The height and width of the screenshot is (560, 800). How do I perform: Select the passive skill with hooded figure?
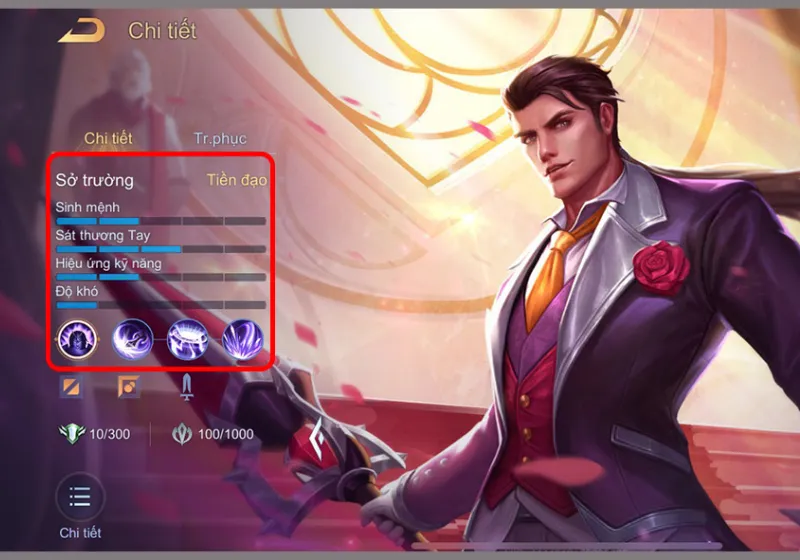78,340
